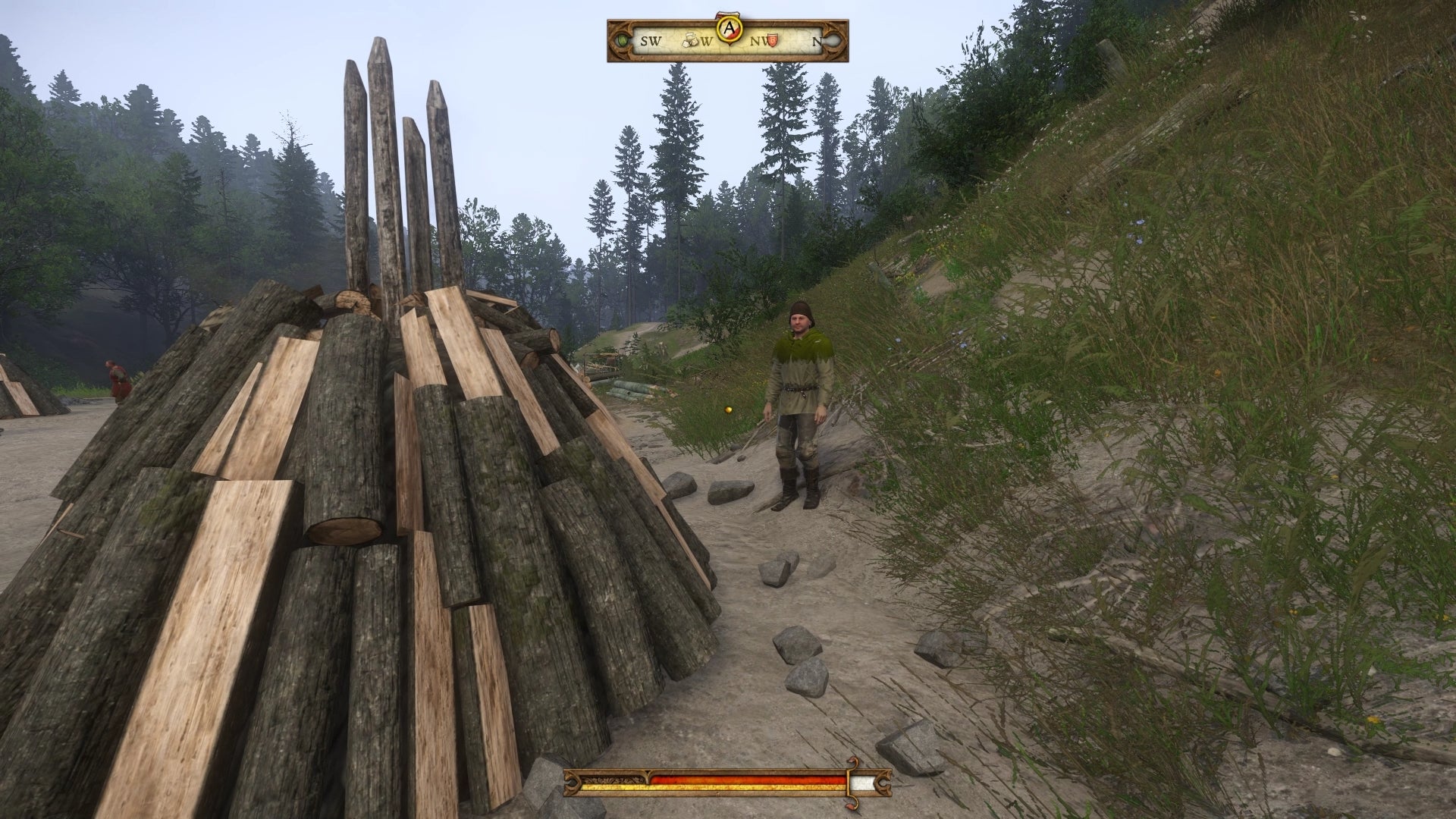The width and height of the screenshot is (1456, 819).
Task: Click the green shield icon on the compass
Action: [x=623, y=39]
